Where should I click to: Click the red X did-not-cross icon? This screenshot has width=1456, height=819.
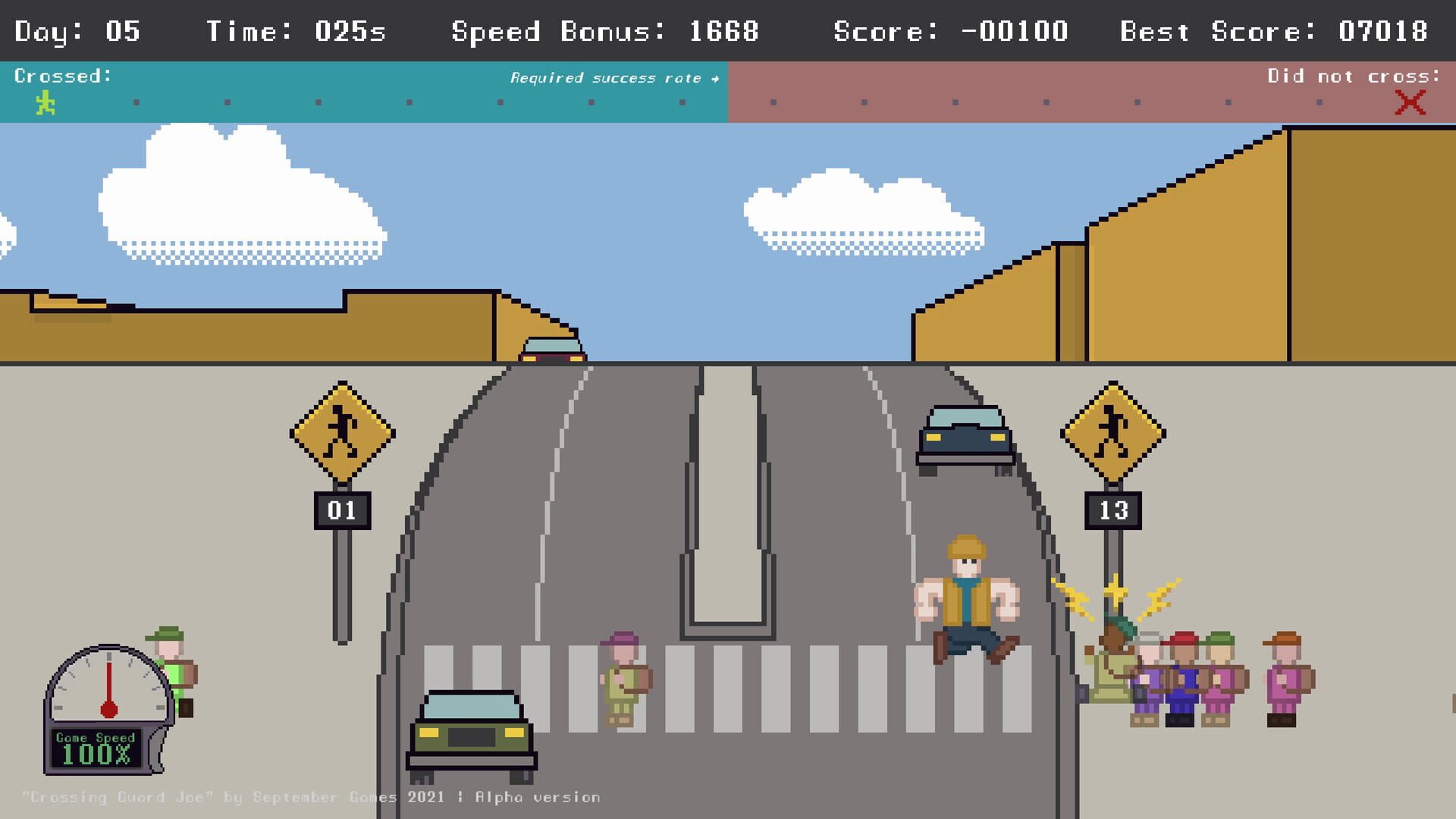(1407, 102)
